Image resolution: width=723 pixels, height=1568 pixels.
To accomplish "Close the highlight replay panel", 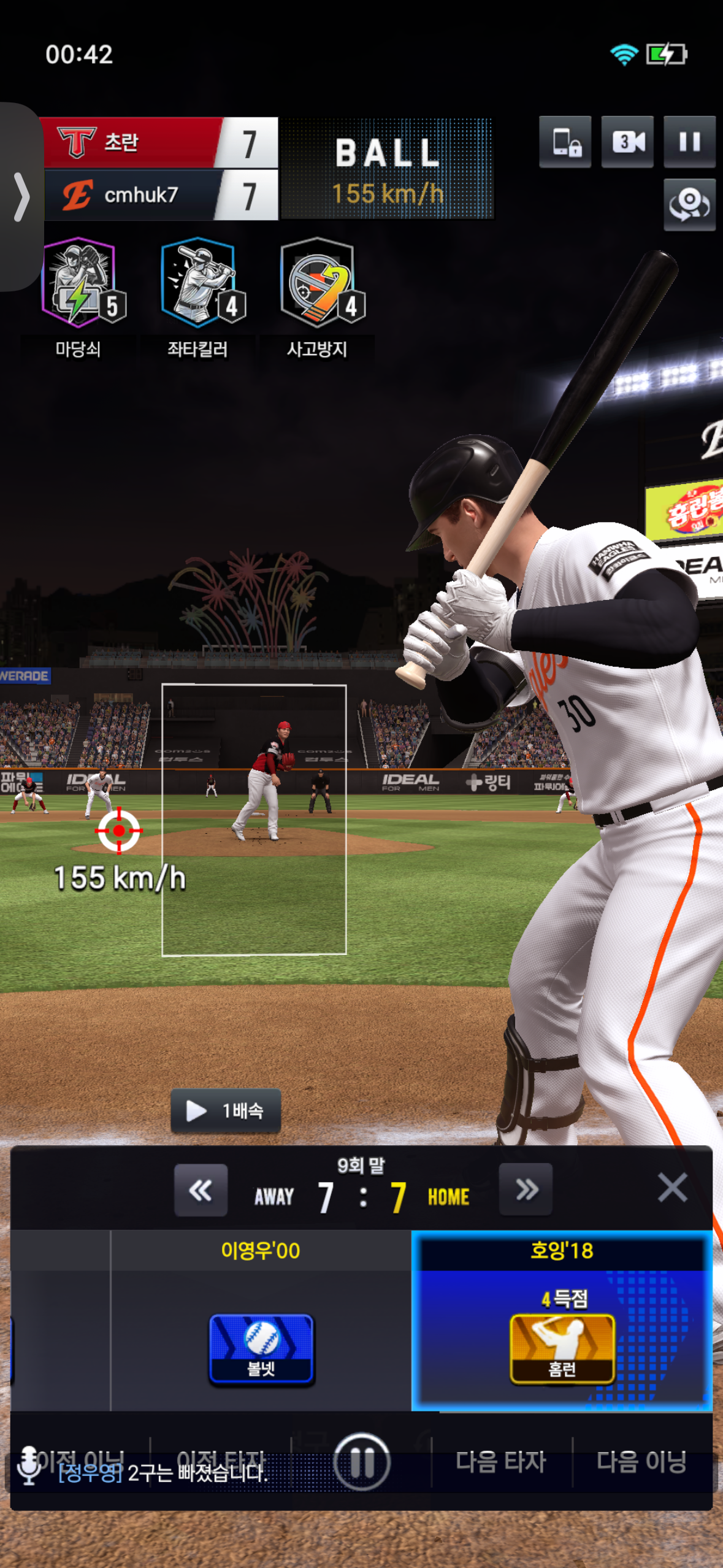I will click(672, 1187).
